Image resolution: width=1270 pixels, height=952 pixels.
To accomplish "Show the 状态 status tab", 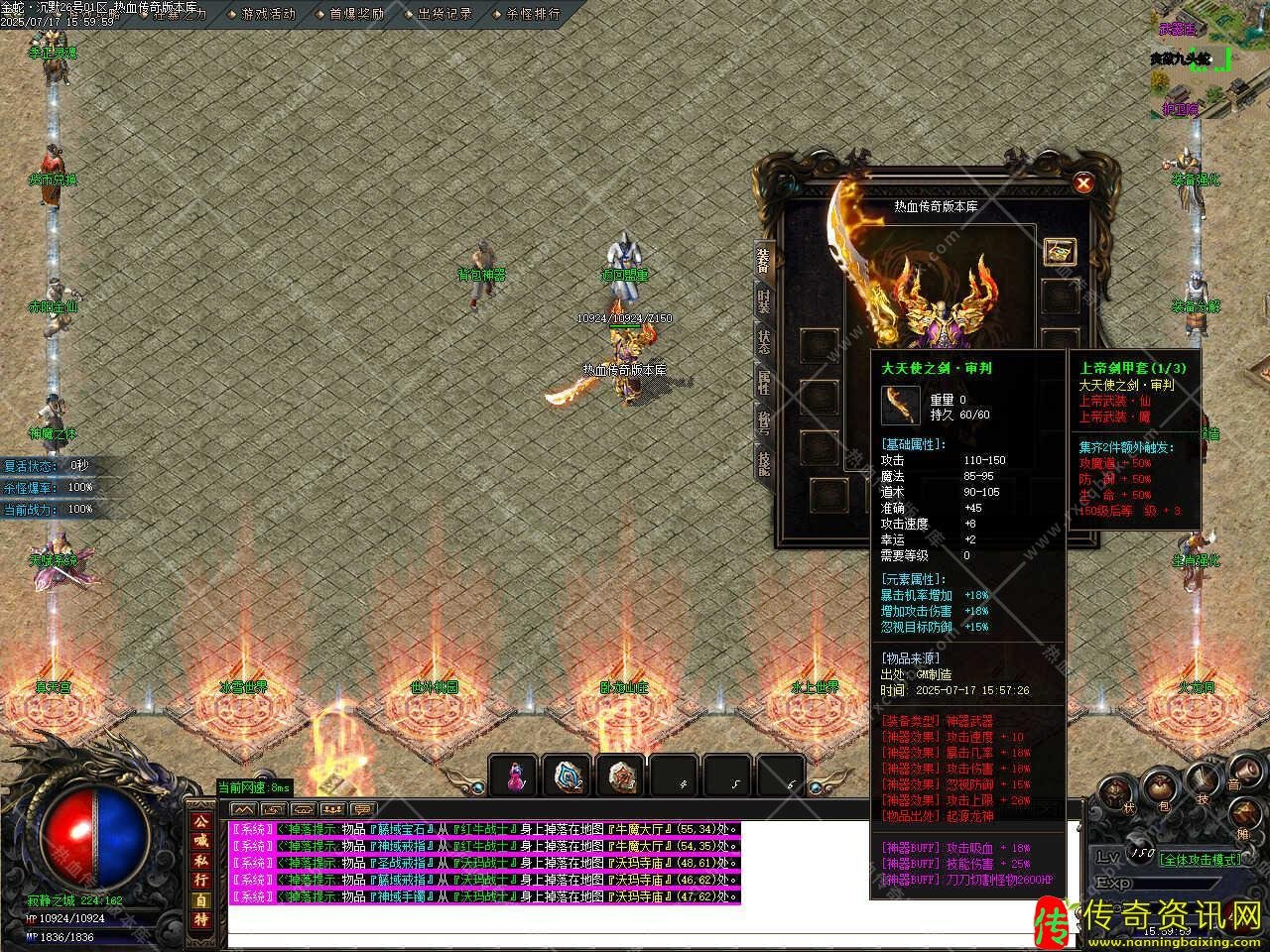I will click(763, 341).
